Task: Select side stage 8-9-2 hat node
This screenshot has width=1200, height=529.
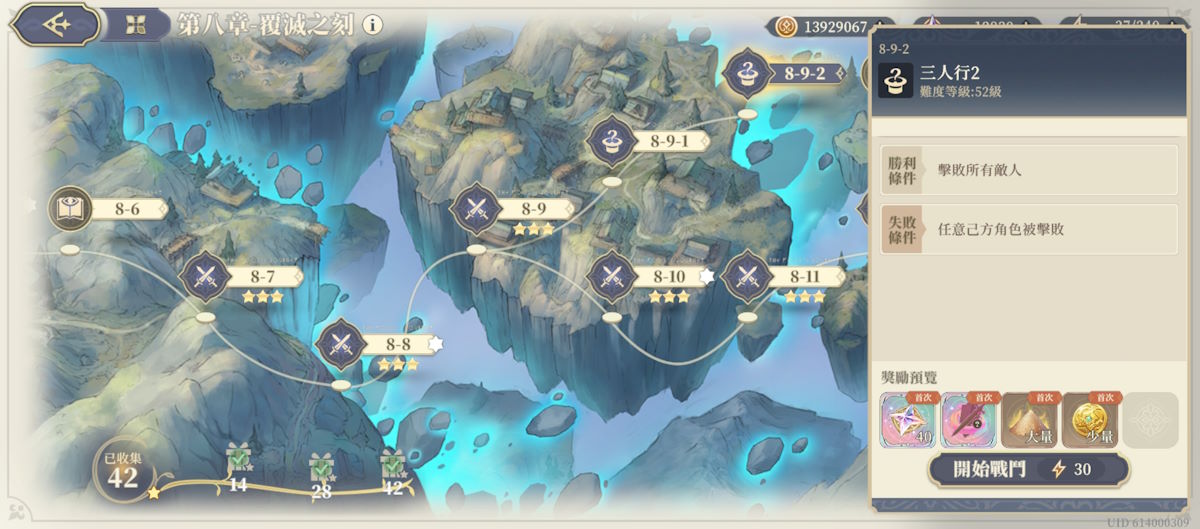Action: click(x=747, y=73)
